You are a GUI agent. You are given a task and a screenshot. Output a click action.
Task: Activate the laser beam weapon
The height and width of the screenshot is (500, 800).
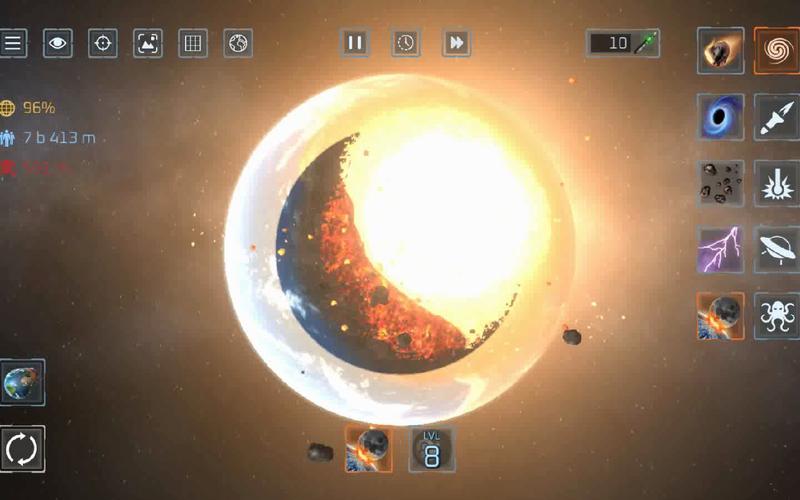point(776,183)
